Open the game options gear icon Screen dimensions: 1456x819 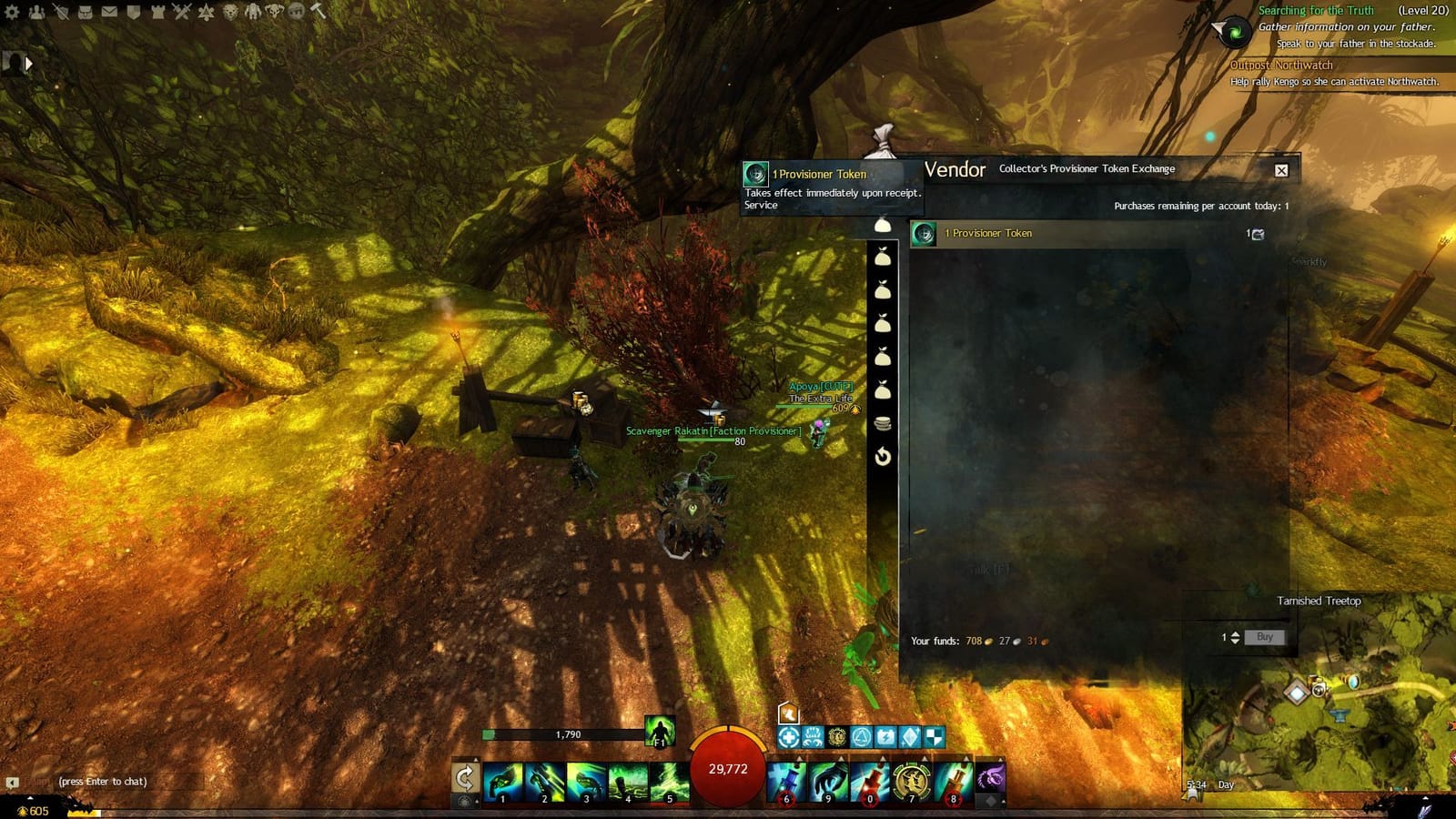[12, 13]
